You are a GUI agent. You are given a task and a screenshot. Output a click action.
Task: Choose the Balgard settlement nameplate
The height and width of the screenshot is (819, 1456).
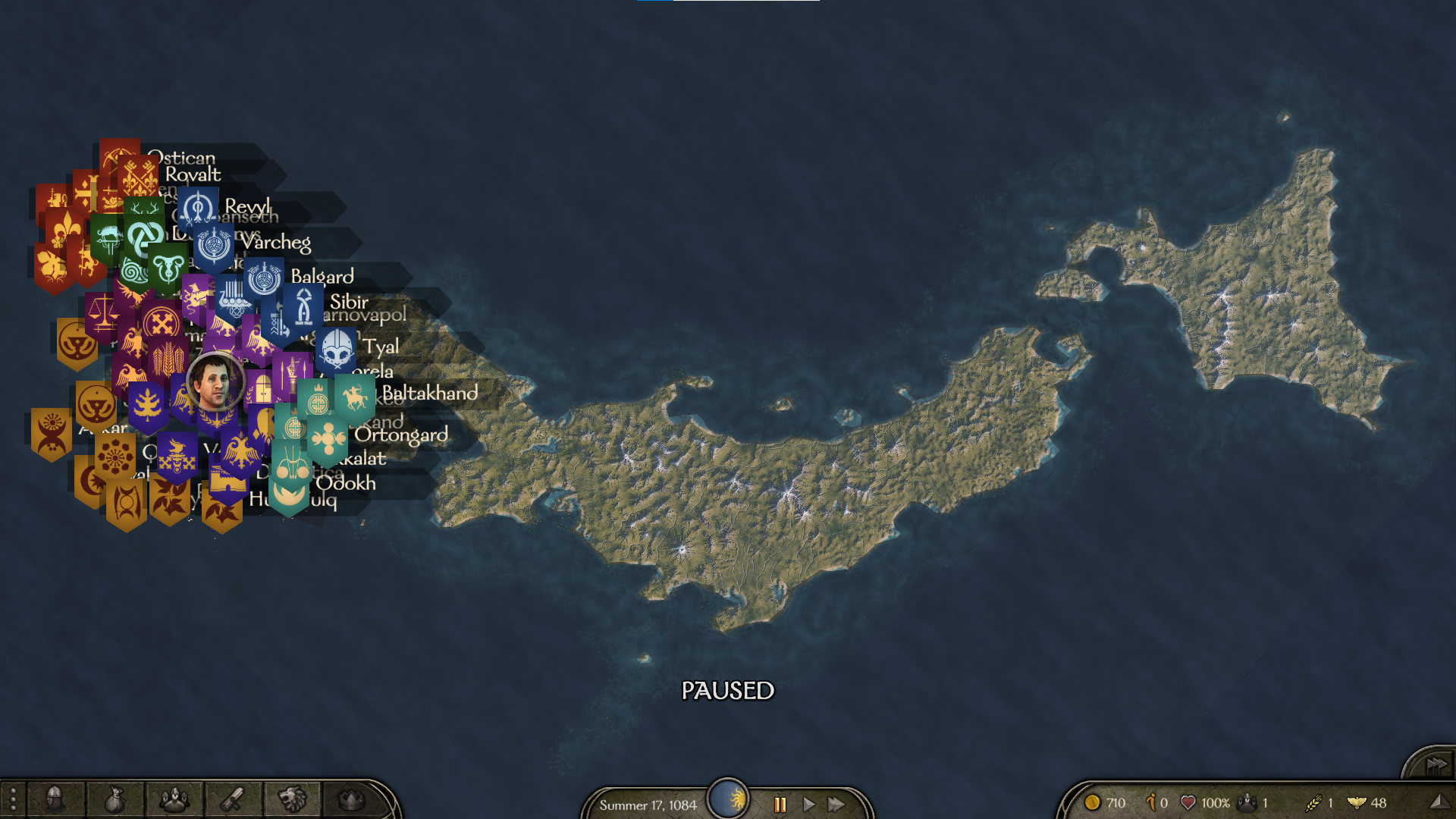click(x=322, y=276)
